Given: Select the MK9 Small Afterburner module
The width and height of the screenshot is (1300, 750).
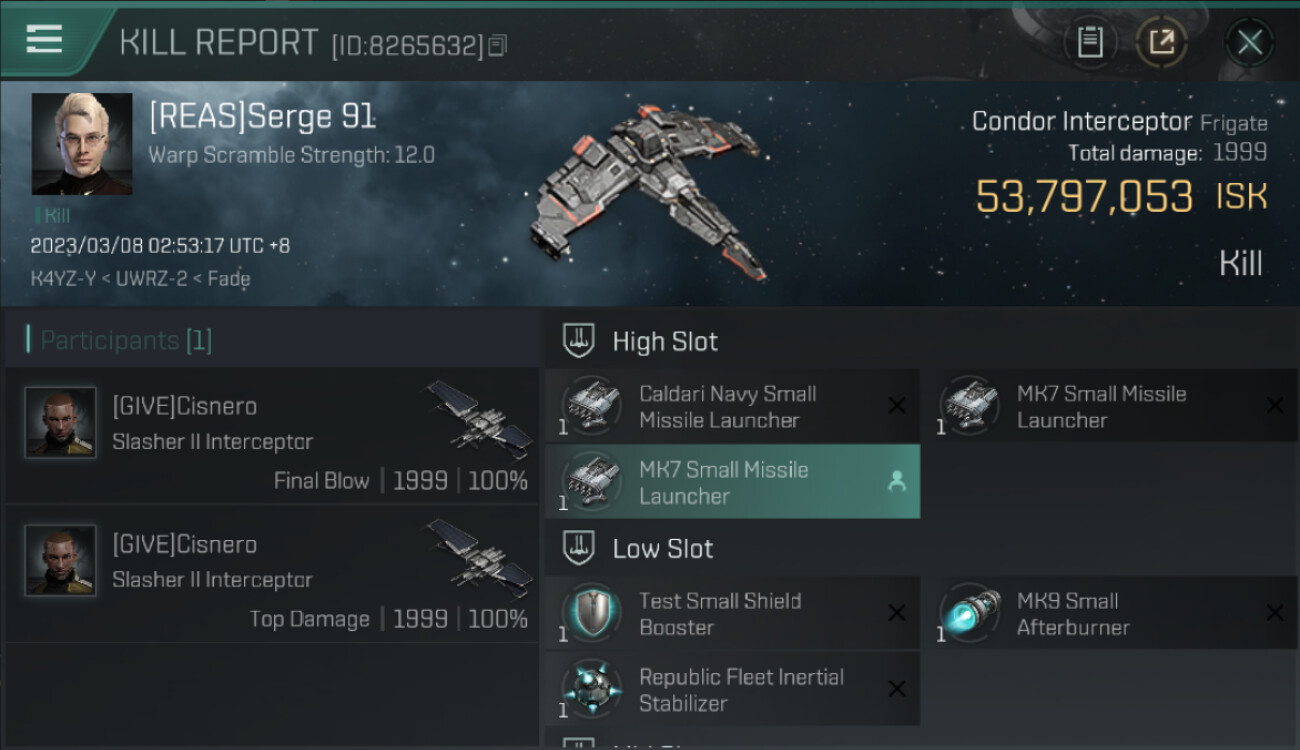Looking at the screenshot, I should [1110, 613].
